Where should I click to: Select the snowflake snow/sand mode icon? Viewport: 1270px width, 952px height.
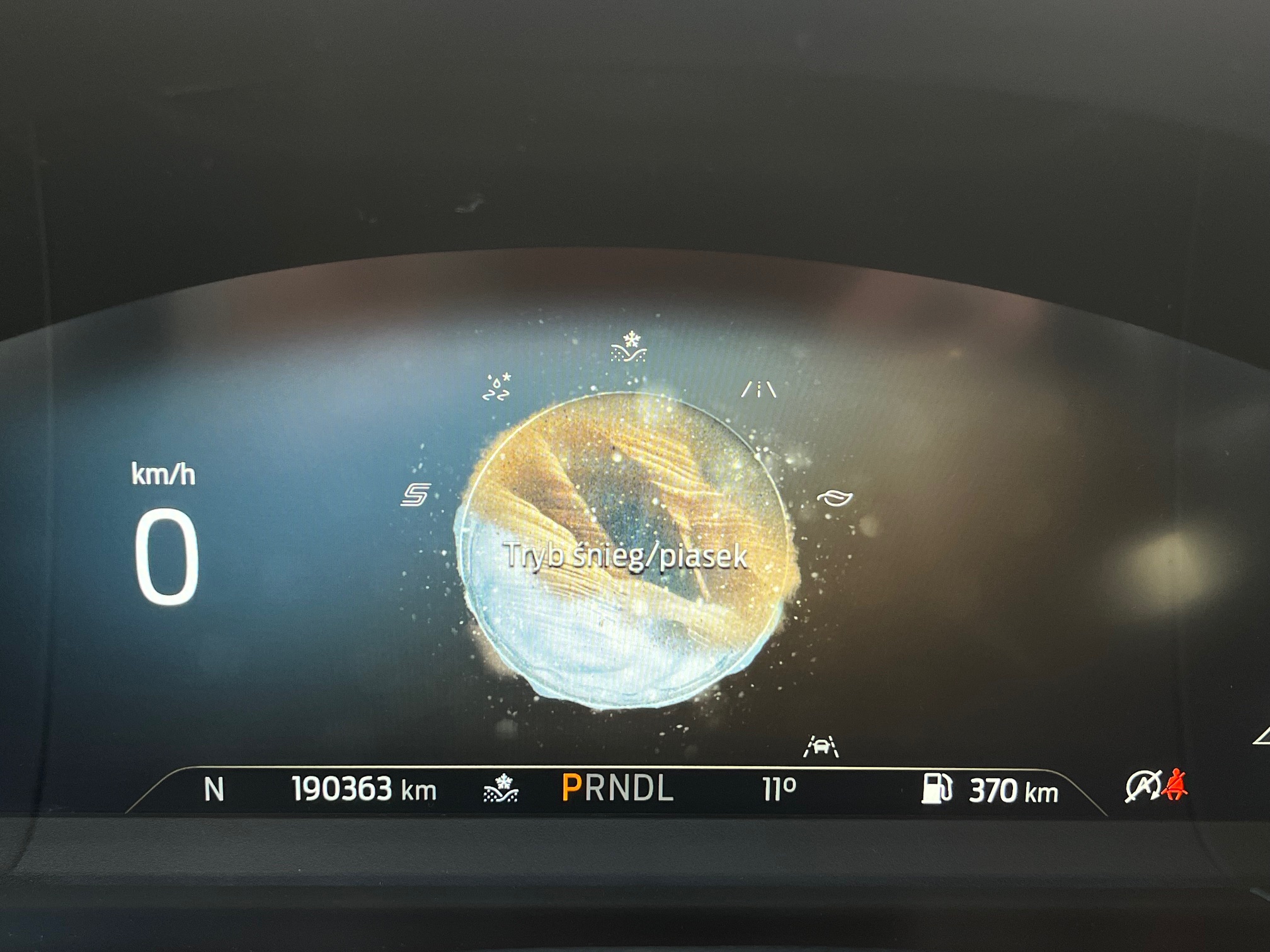pos(629,348)
